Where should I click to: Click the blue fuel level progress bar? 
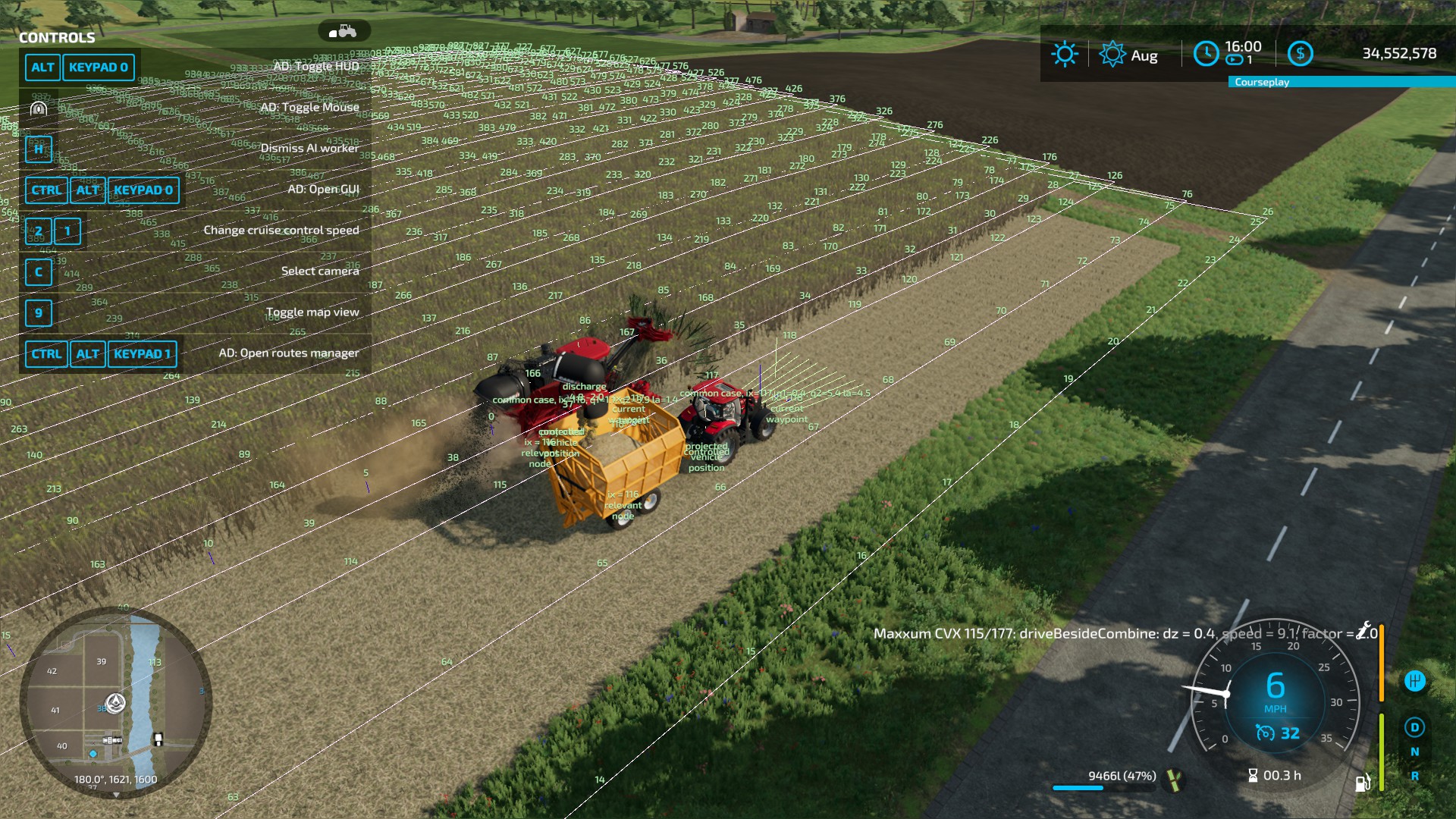point(1078,788)
